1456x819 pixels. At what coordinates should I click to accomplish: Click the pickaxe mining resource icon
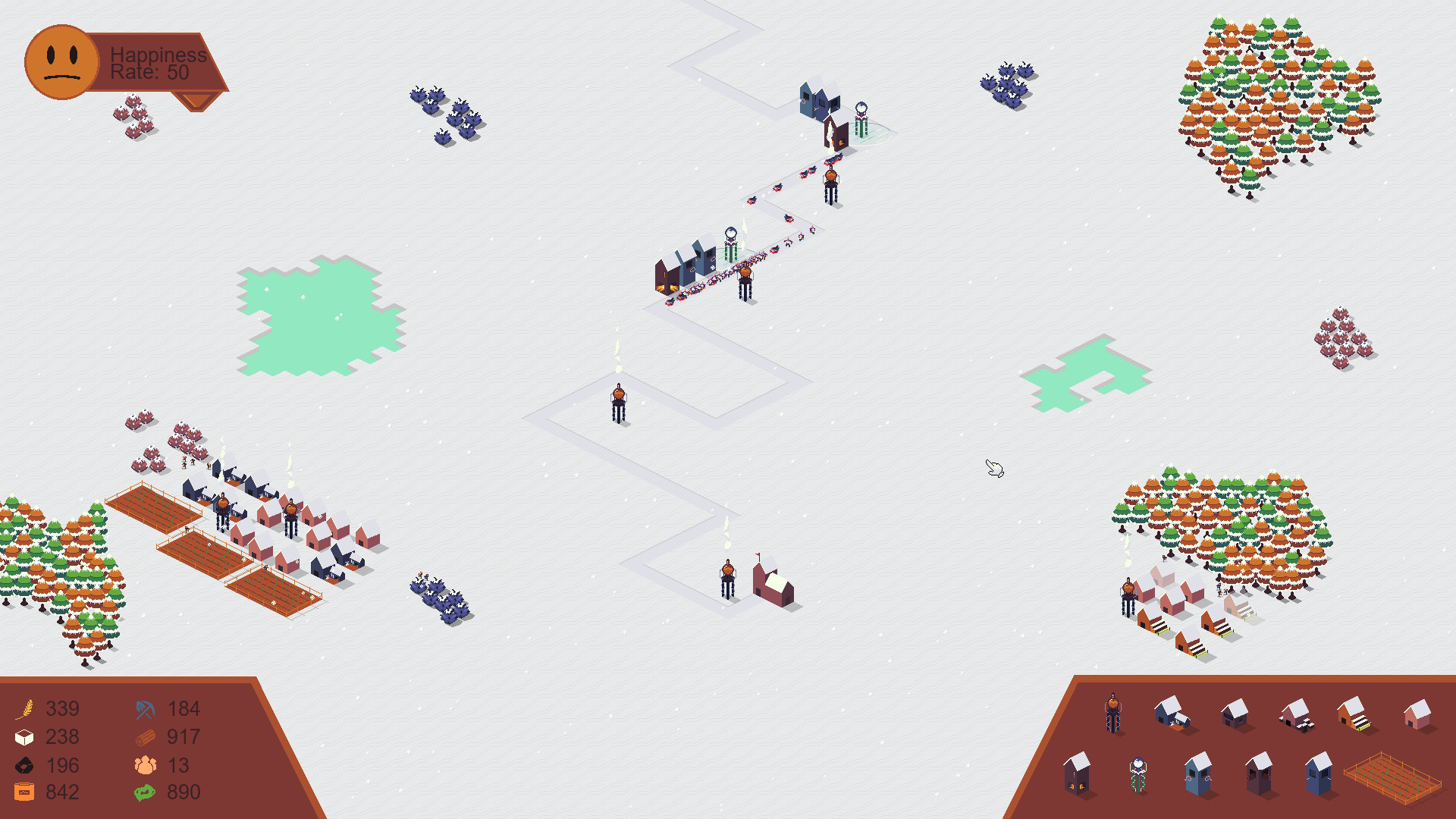[x=145, y=708]
